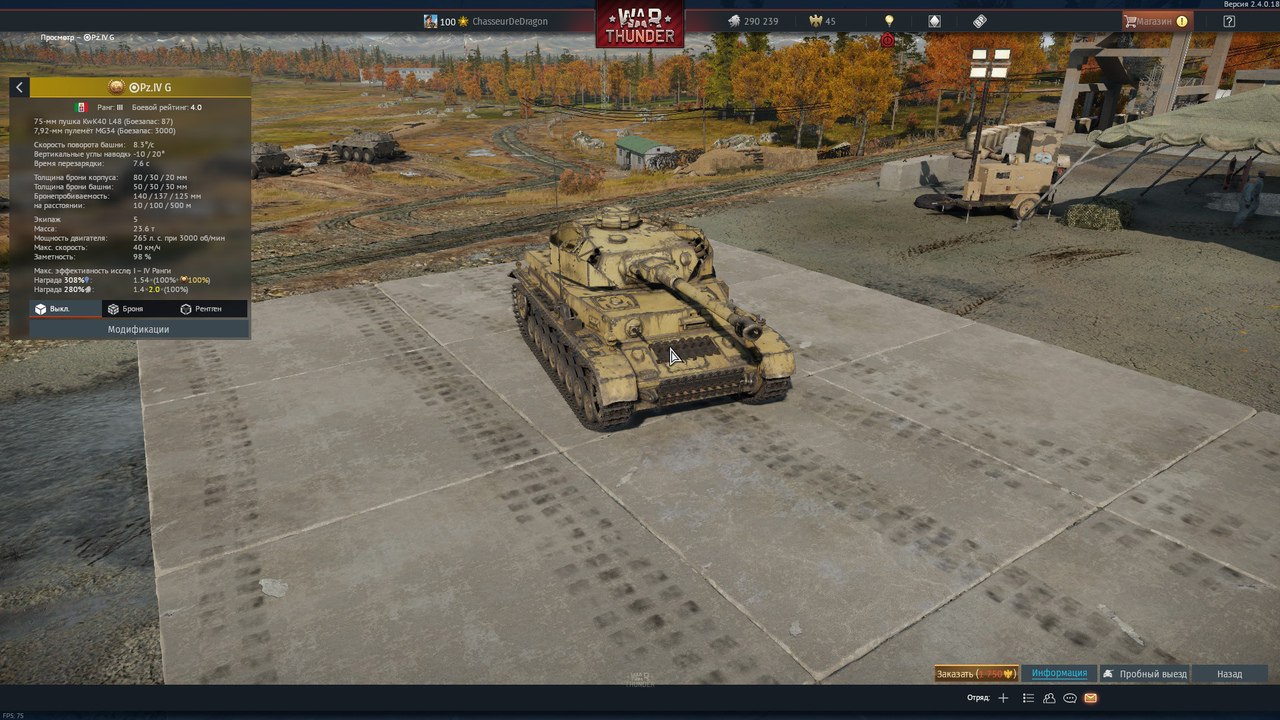Screen dimensions: 1280x720
Task: Click the light bulb icon in top bar
Action: [889, 21]
